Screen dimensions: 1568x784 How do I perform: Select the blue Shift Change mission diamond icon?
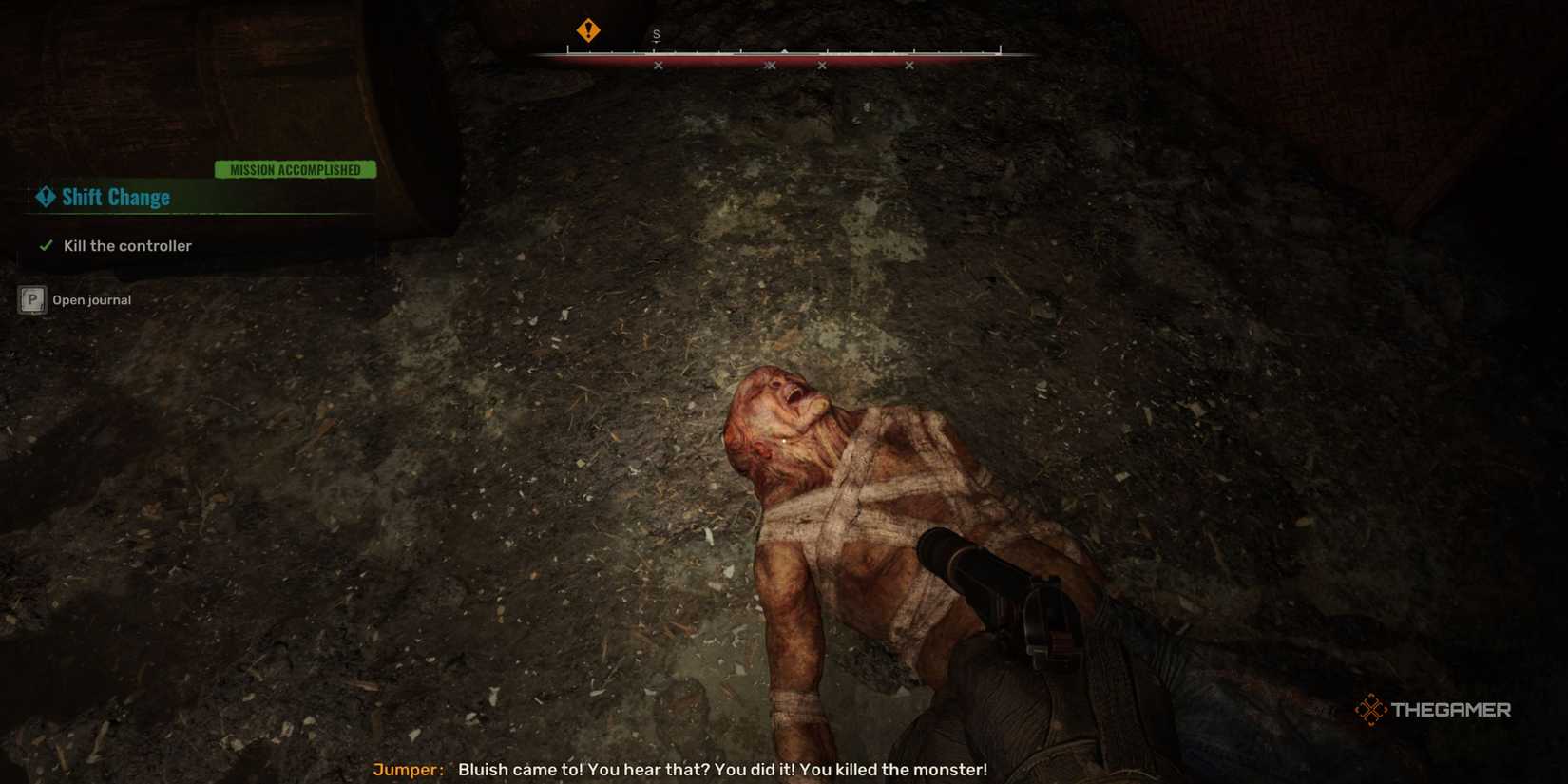point(43,197)
